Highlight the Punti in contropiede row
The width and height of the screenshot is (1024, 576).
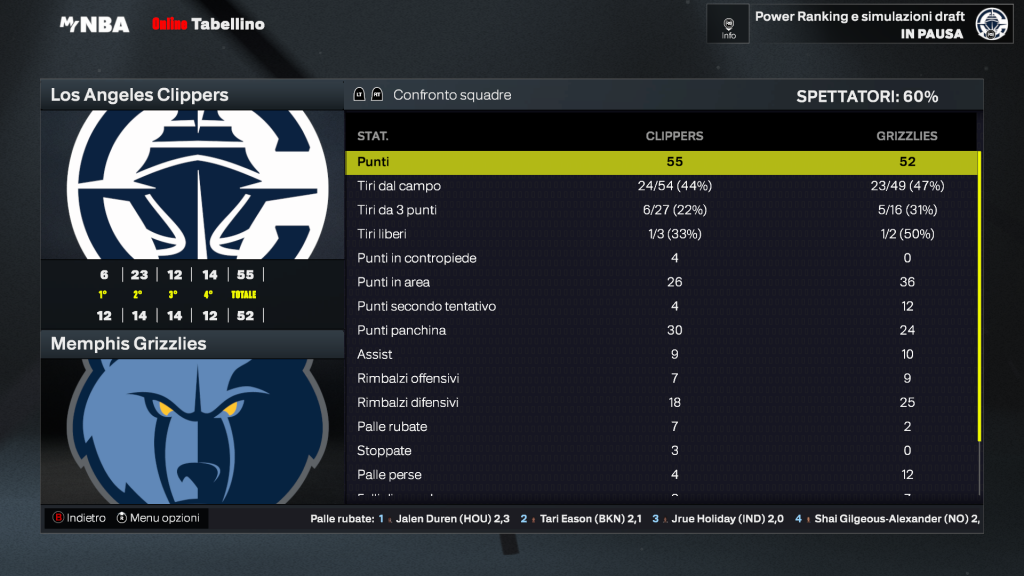(660, 258)
